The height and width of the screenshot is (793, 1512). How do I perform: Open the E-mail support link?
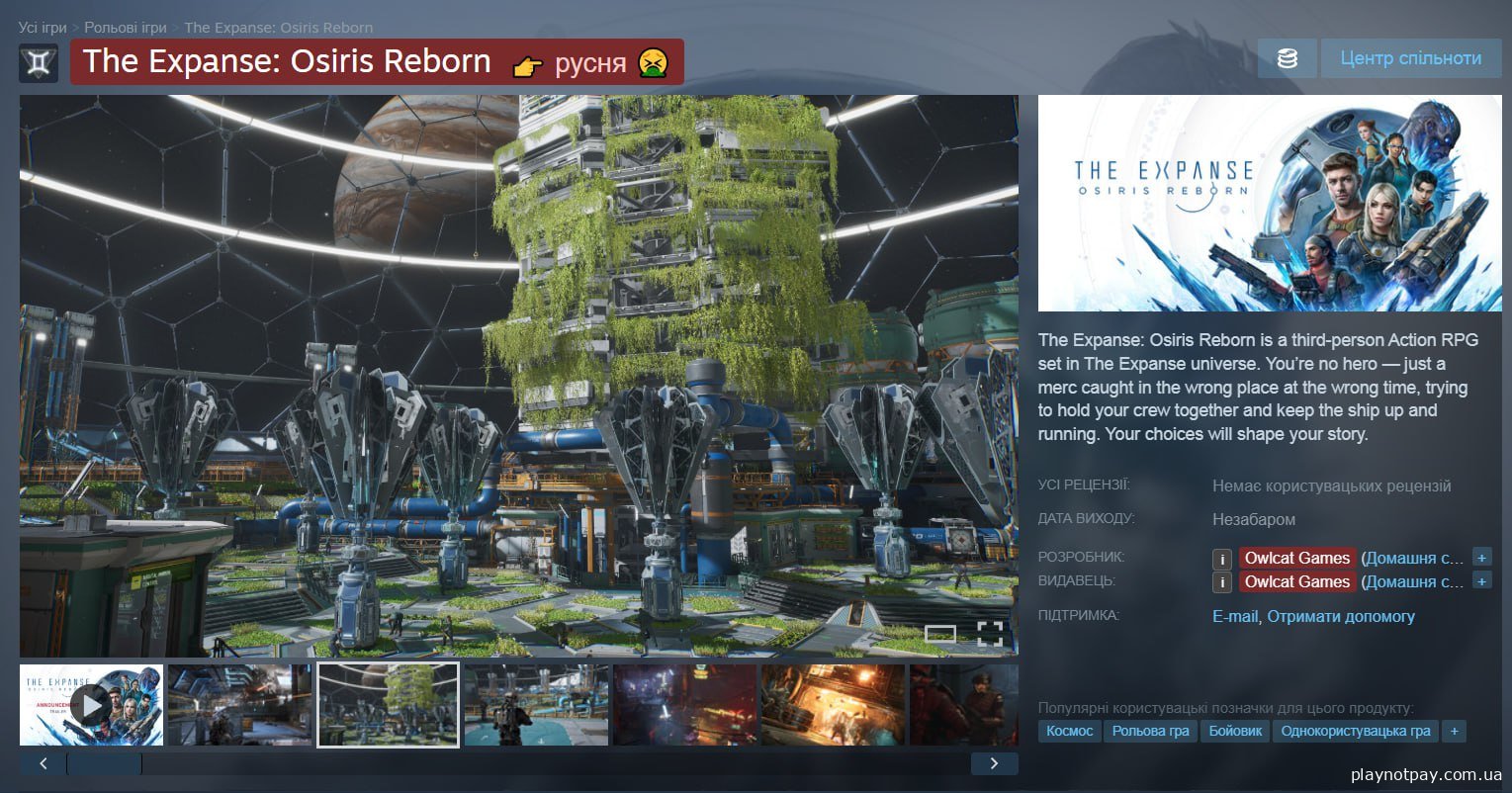coord(1234,616)
